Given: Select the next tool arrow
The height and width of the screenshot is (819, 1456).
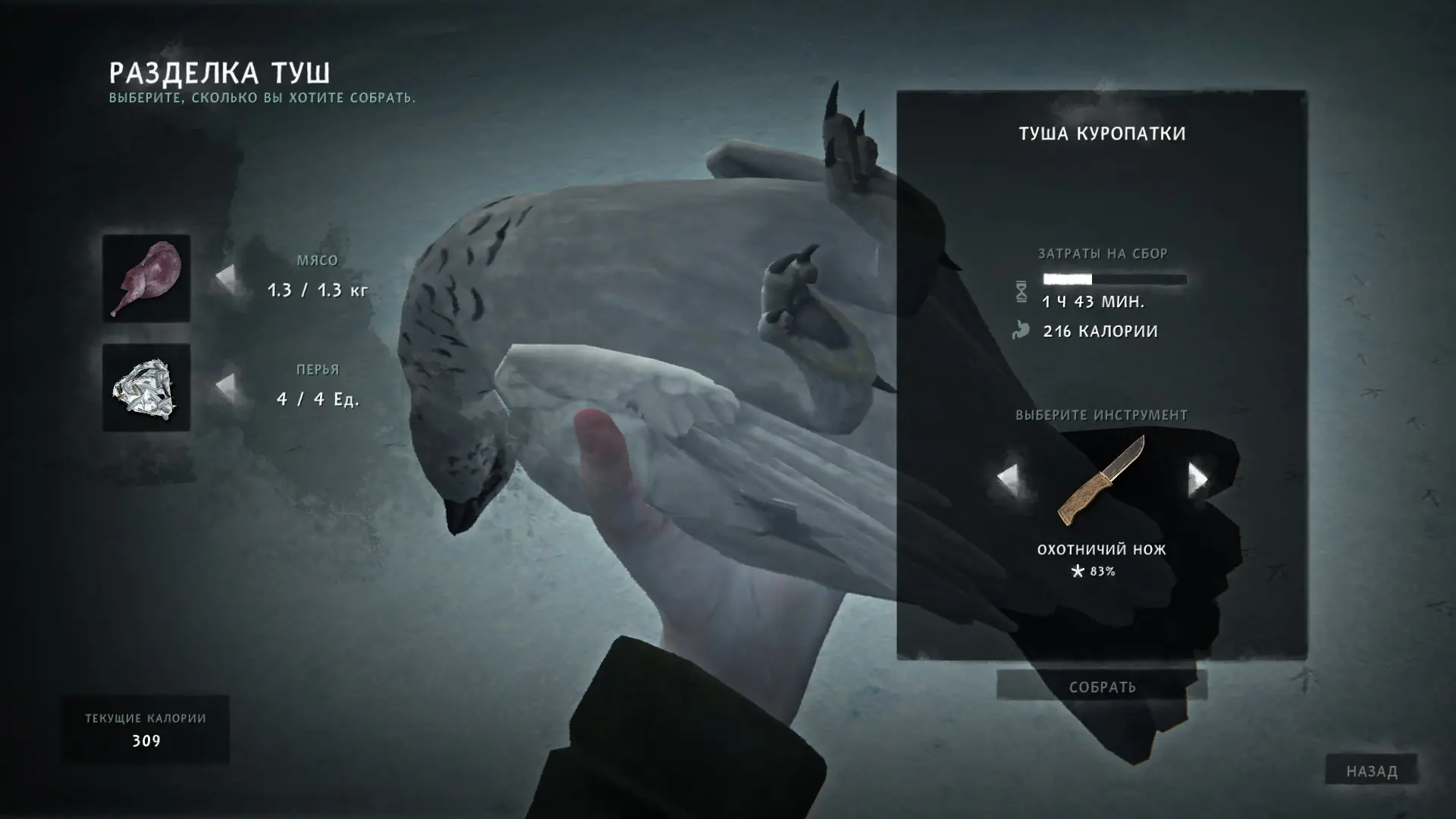Looking at the screenshot, I should point(1197,479).
